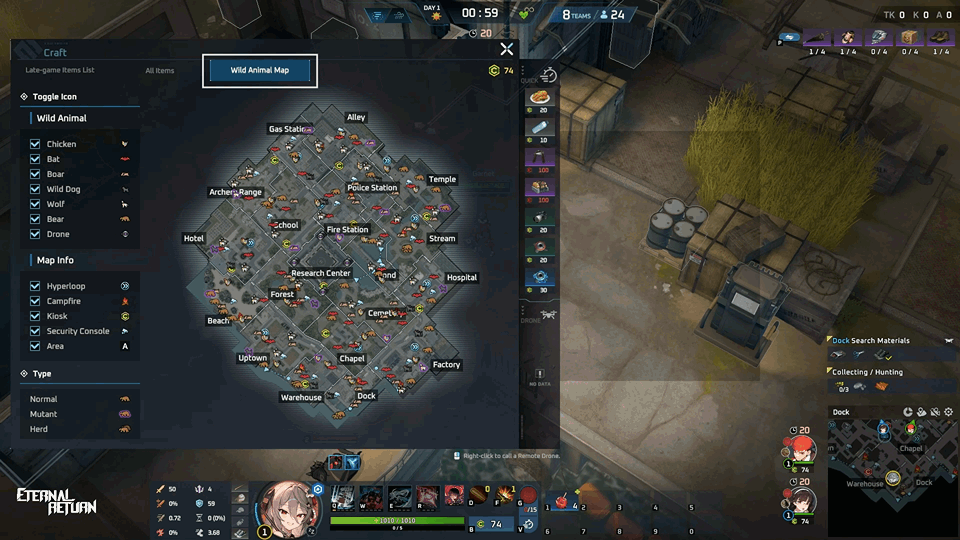Switch to the Late-game Items List tab
960x540 pixels.
coord(60,70)
